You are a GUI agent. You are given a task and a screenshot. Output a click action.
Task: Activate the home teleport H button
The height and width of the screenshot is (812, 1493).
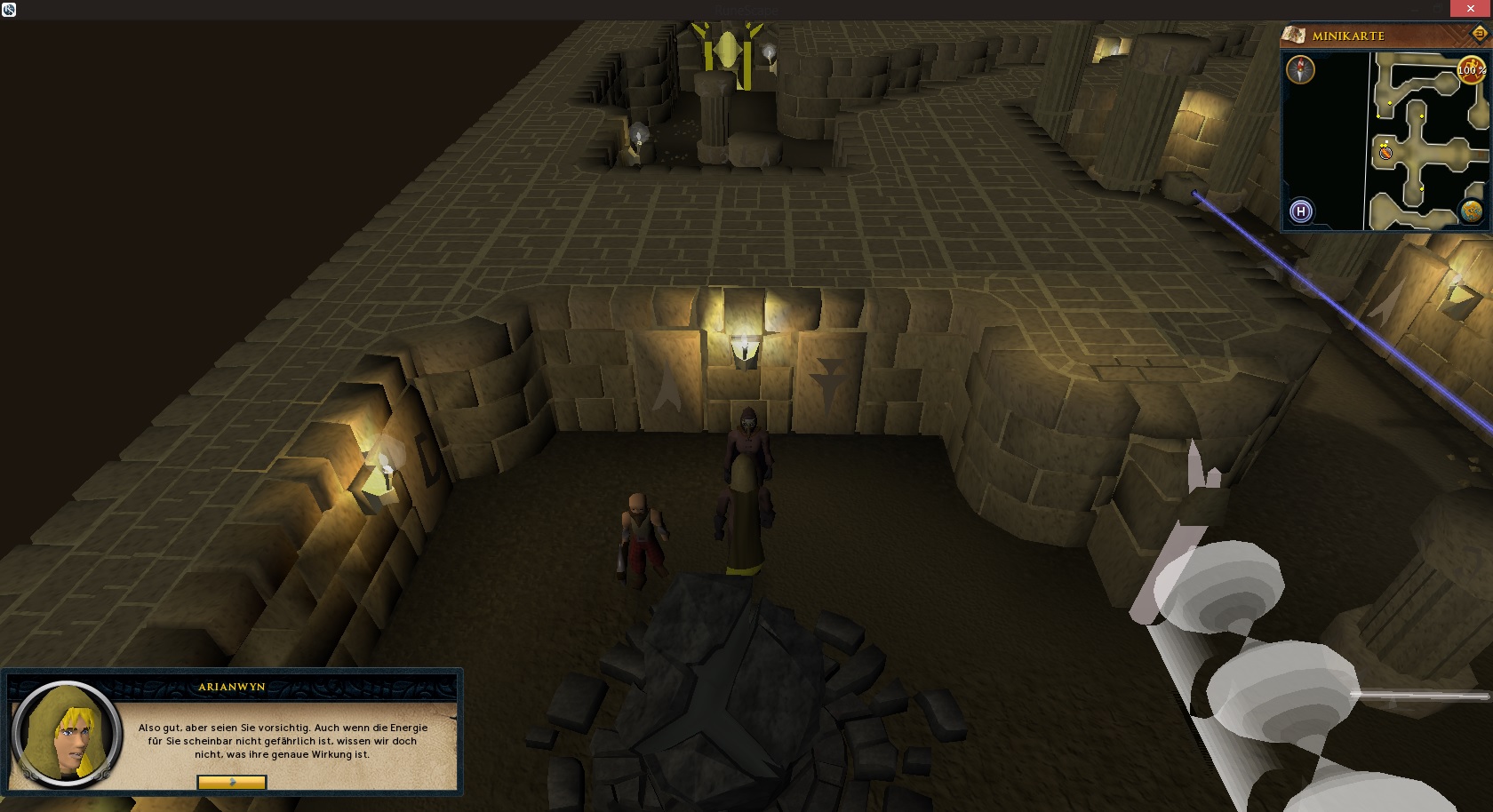(1301, 211)
